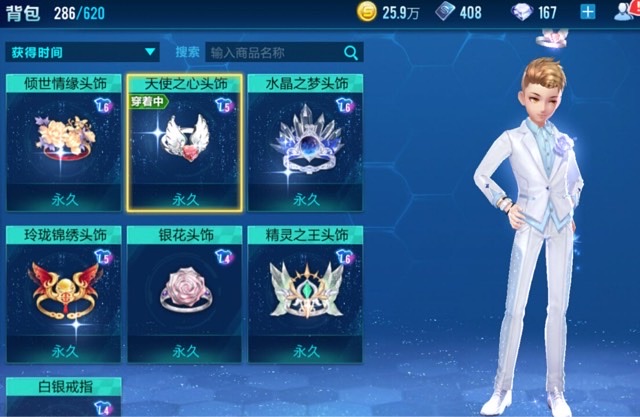The width and height of the screenshot is (640, 417).
Task: Click the magnifying glass search icon
Action: click(x=351, y=53)
